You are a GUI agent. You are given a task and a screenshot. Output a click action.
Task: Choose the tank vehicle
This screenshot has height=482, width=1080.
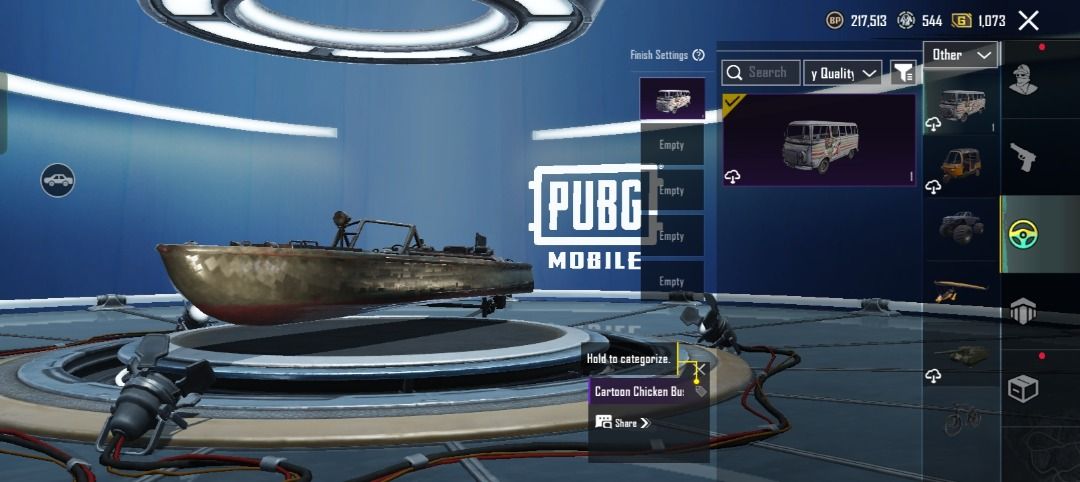[x=961, y=354]
